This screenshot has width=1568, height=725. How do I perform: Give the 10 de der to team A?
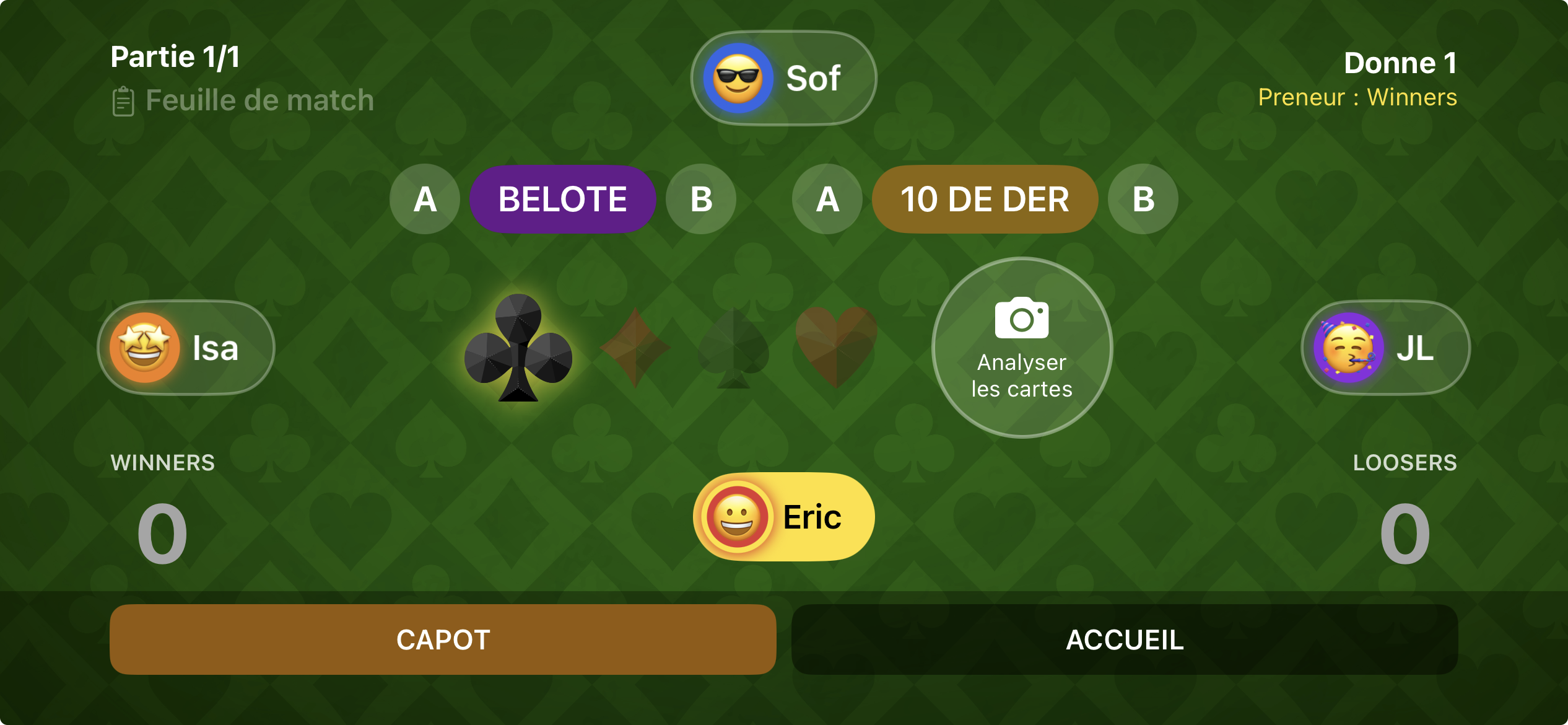tap(826, 199)
